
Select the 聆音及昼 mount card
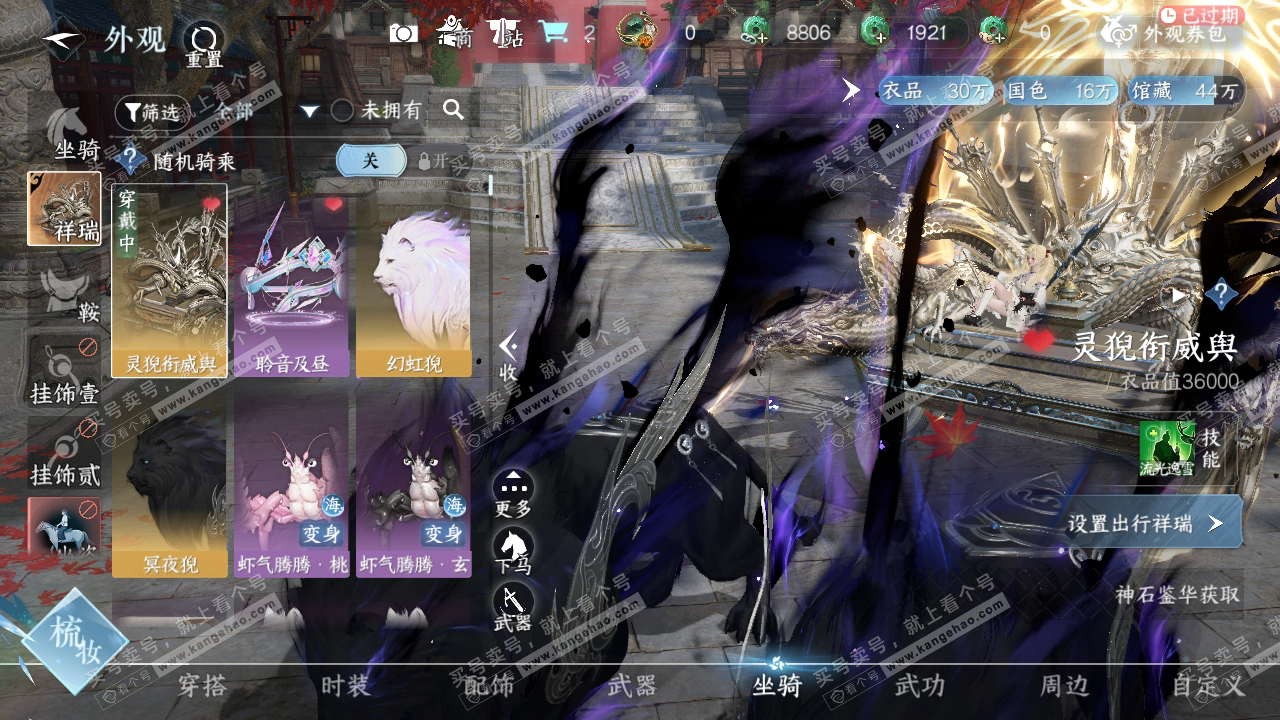291,280
